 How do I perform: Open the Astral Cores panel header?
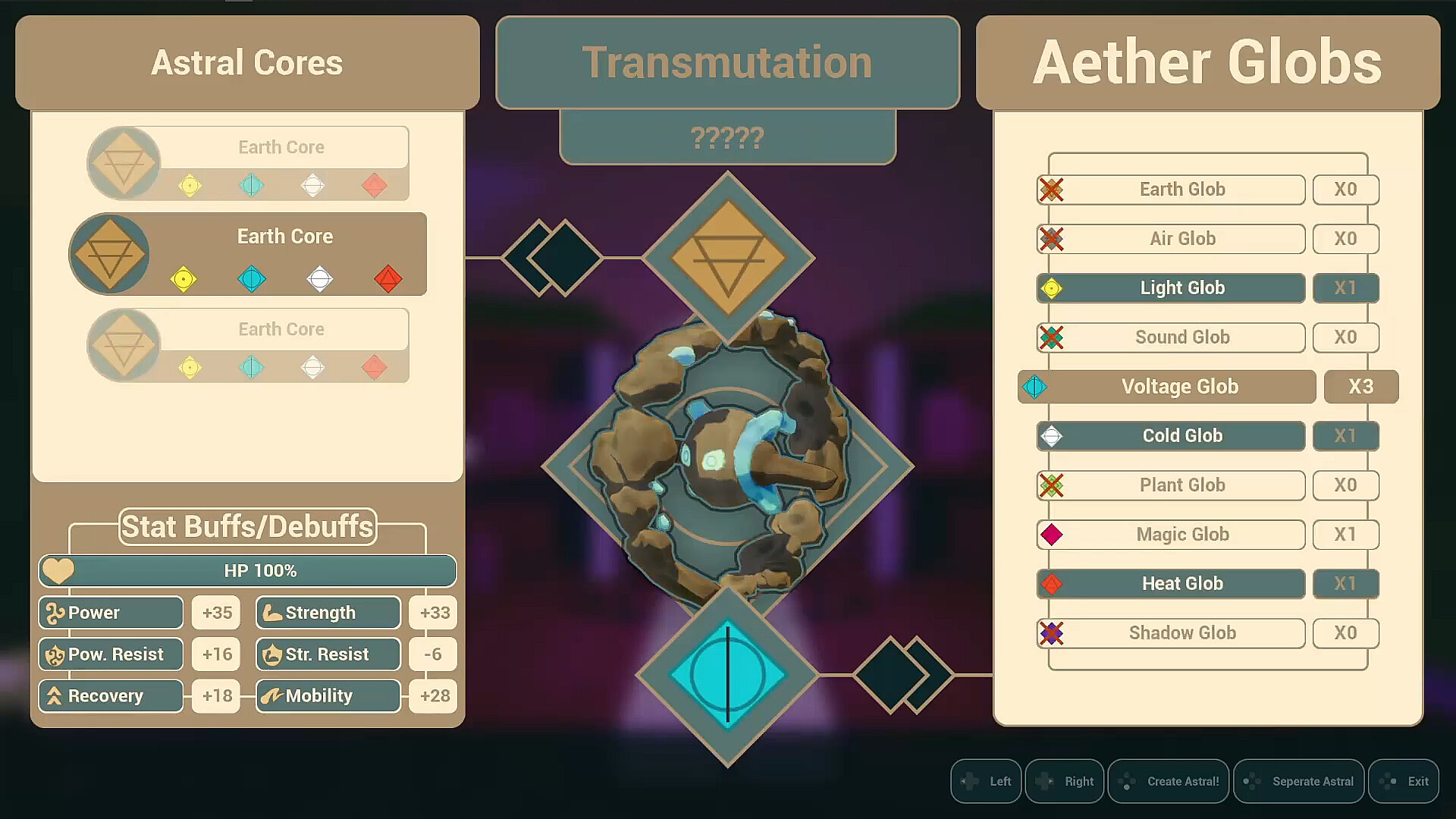[x=247, y=63]
